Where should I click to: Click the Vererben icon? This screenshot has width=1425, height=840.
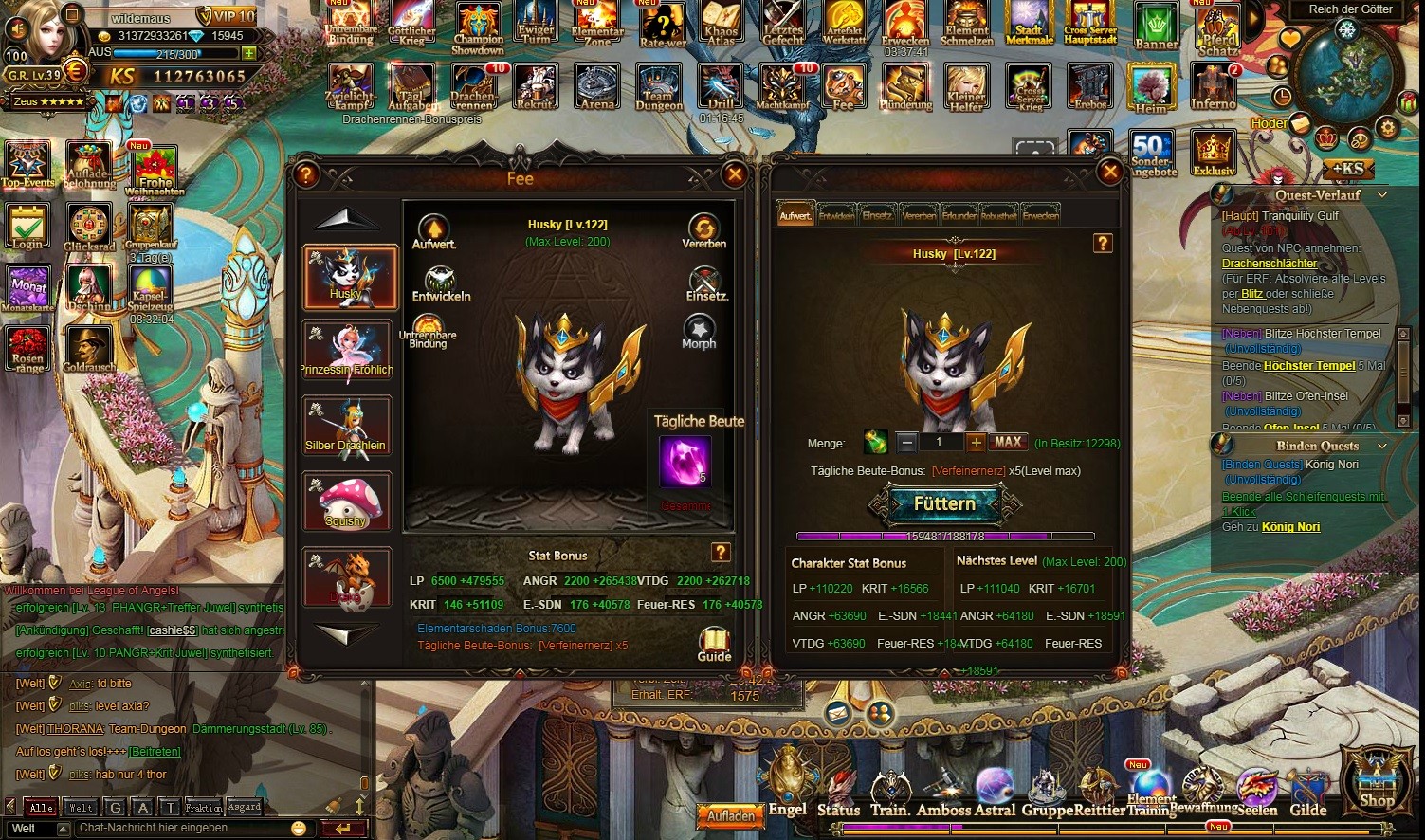tap(703, 230)
